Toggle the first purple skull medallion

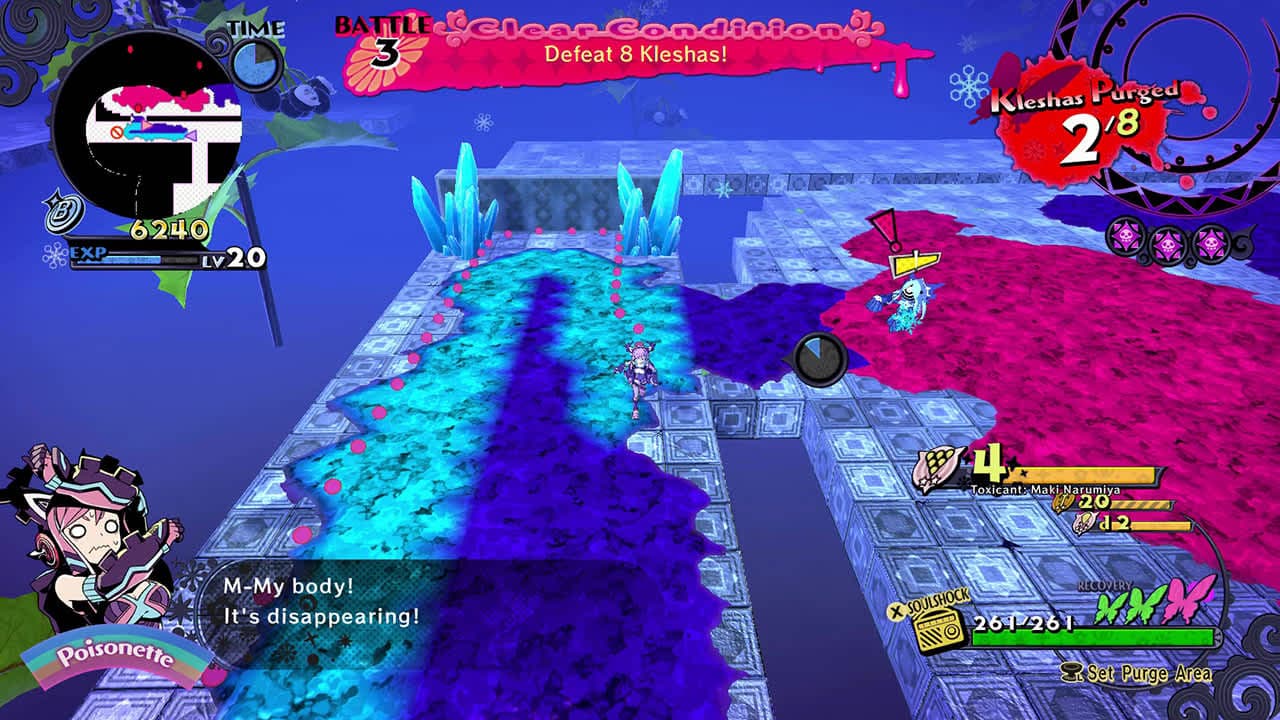[x=1124, y=238]
